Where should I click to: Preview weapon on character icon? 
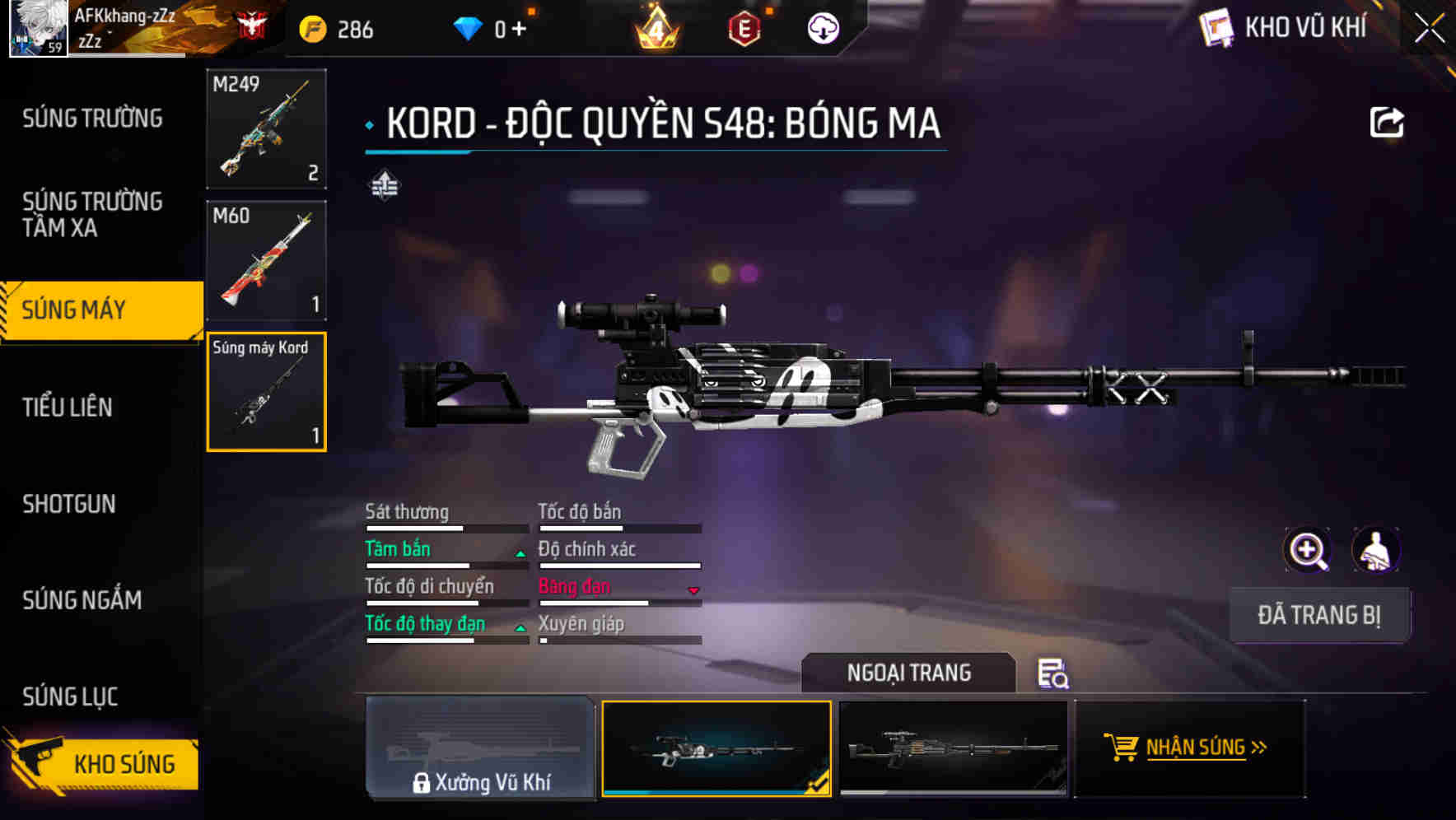tap(1375, 551)
